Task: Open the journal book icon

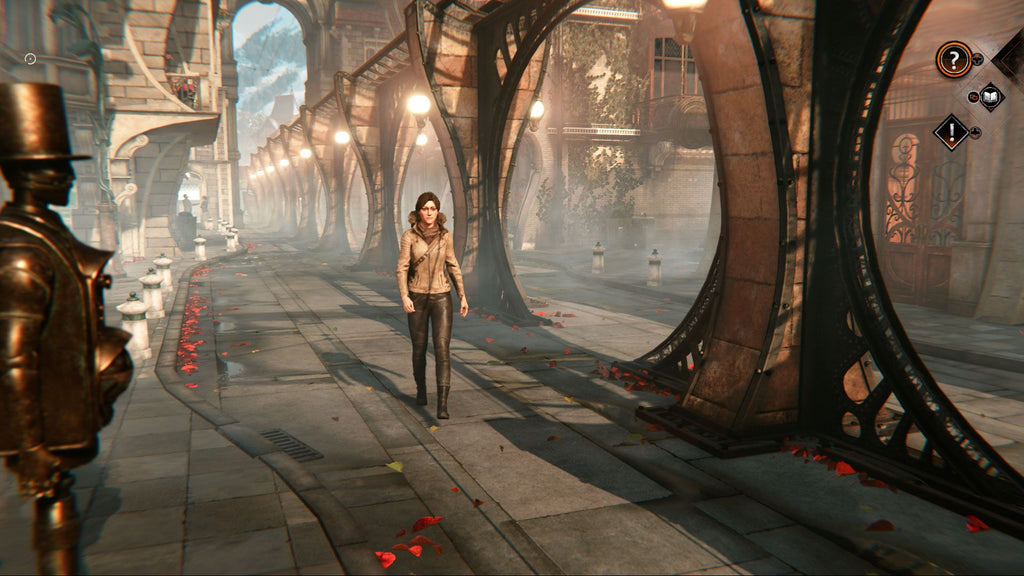Action: (x=989, y=96)
